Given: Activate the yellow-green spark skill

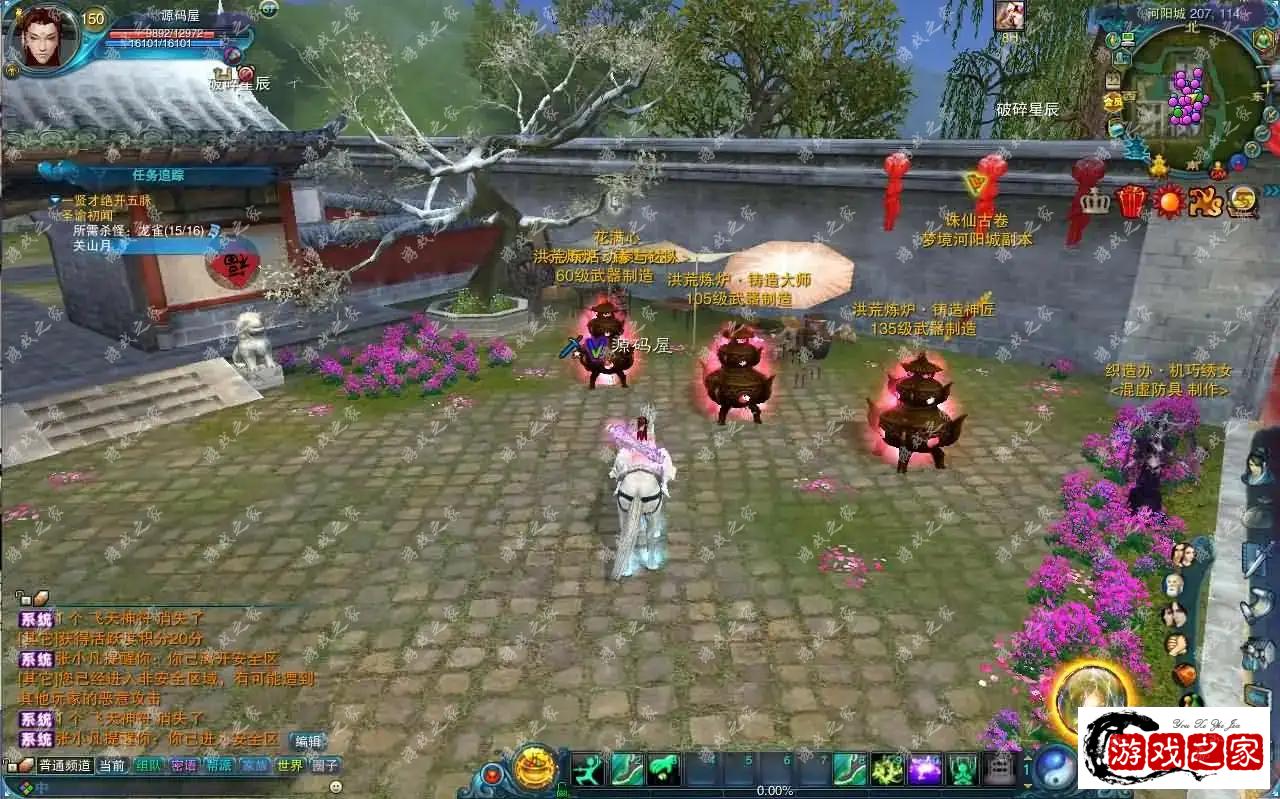Looking at the screenshot, I should (x=887, y=769).
